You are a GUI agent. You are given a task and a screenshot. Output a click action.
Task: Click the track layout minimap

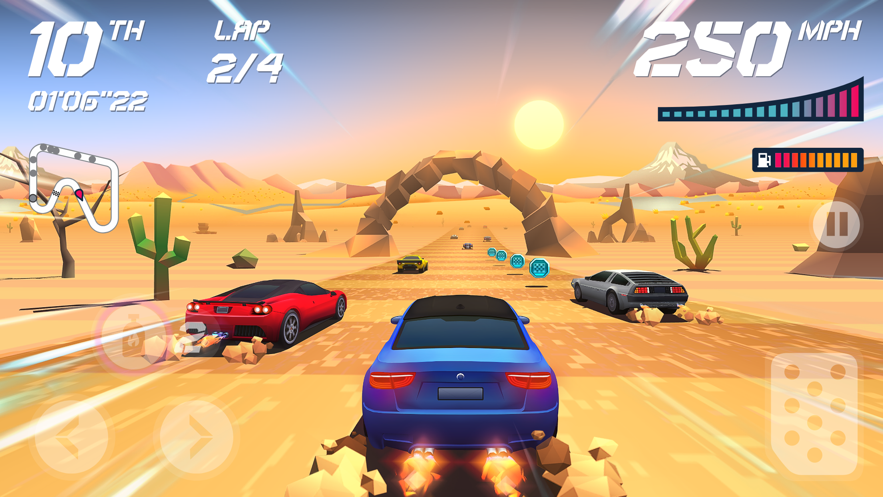point(73,187)
